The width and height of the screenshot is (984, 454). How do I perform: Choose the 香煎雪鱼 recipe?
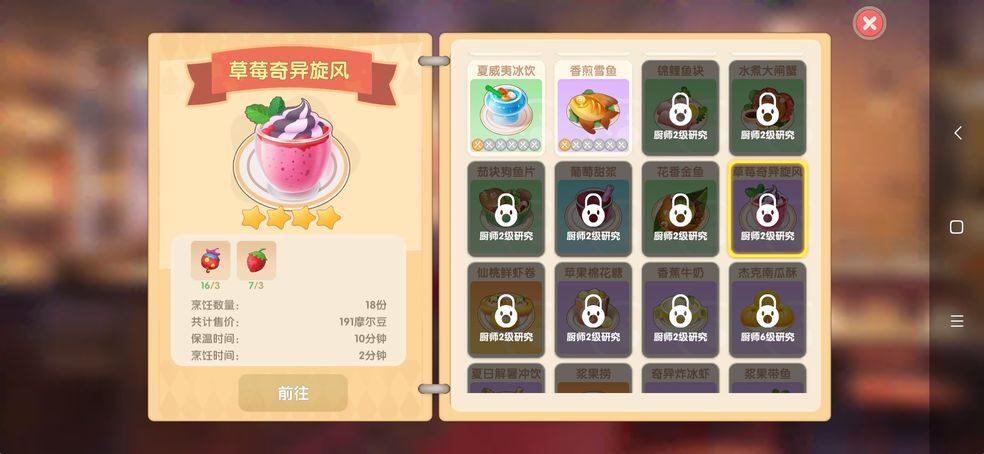point(593,108)
